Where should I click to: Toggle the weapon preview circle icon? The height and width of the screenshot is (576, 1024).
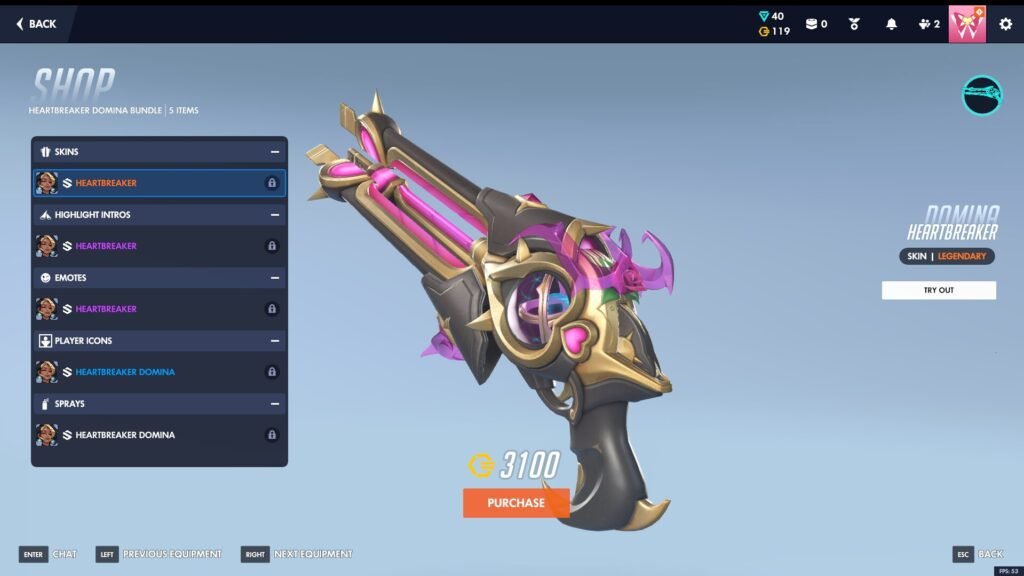coord(982,95)
